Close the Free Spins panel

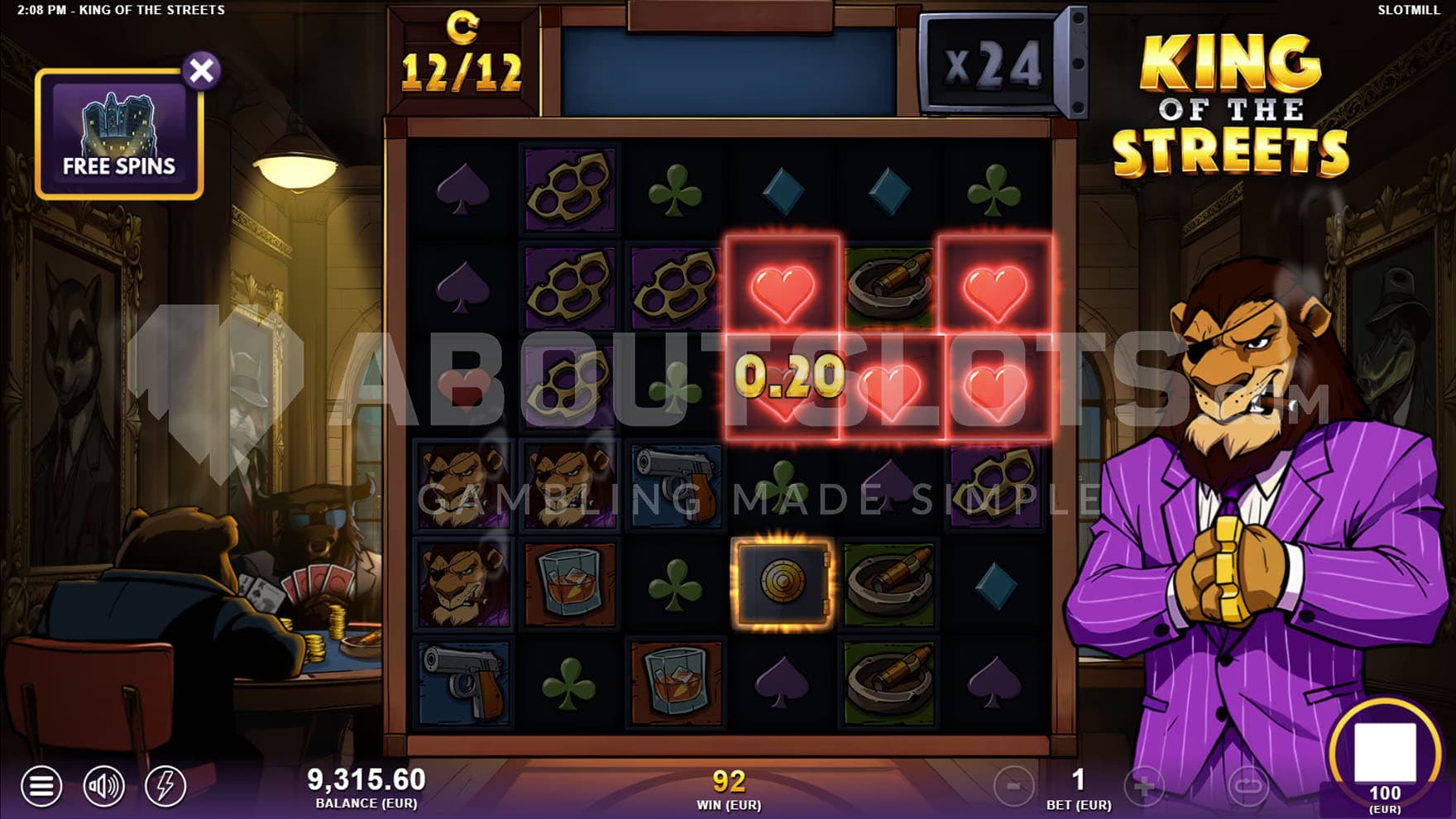201,70
